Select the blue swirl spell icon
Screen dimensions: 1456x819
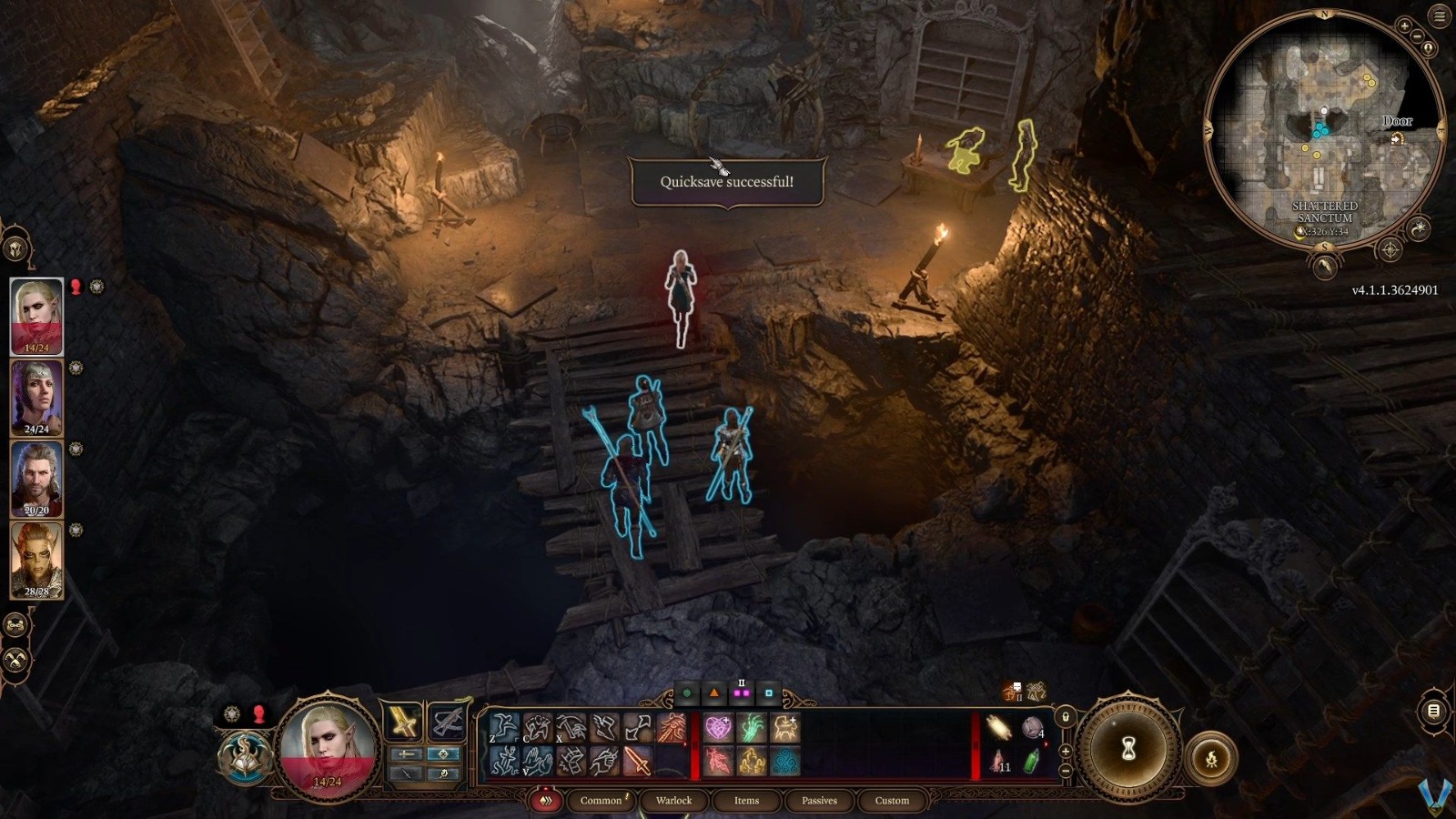[783, 761]
